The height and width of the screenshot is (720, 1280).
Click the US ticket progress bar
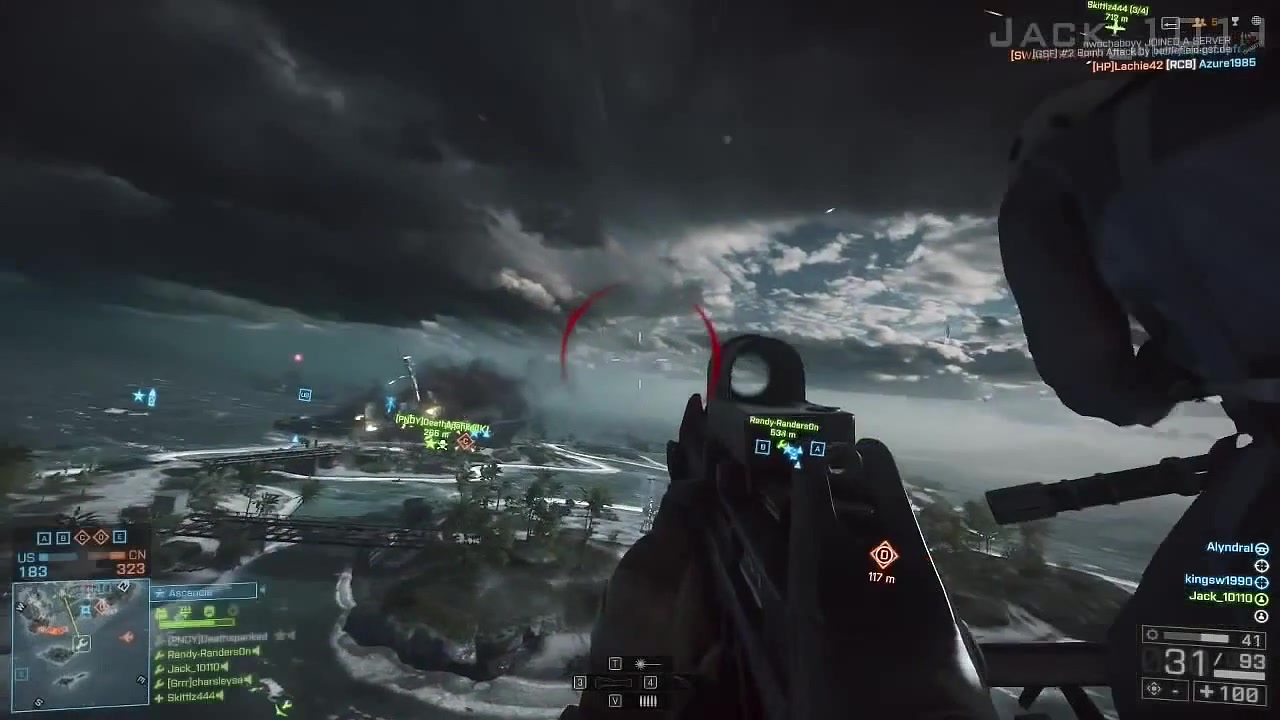60,556
